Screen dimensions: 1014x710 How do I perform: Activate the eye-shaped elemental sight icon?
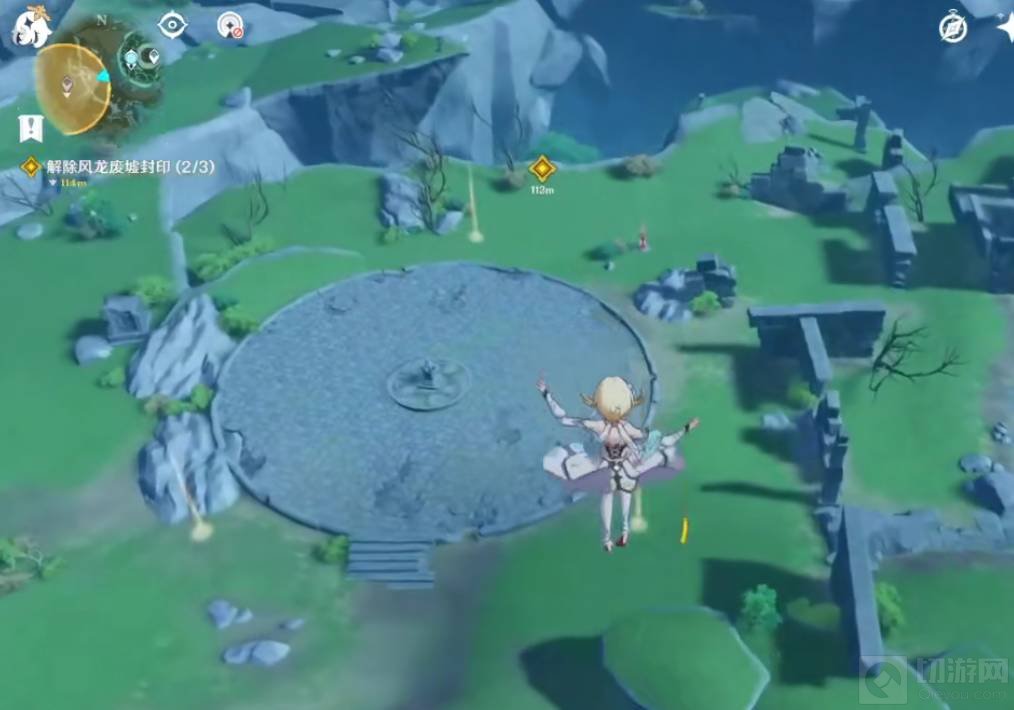(x=172, y=25)
